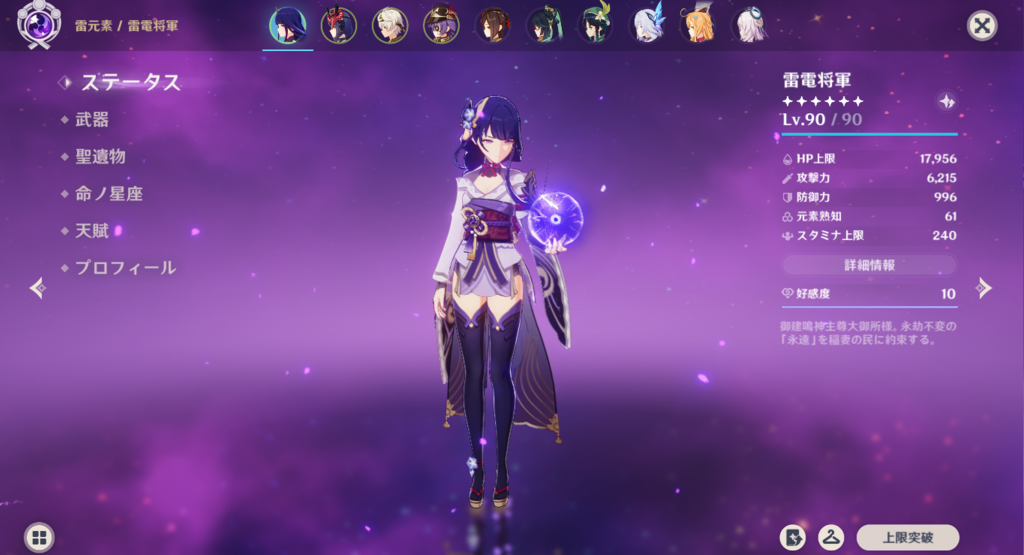
Task: Click the 詳細情報 details button
Action: pos(869,265)
